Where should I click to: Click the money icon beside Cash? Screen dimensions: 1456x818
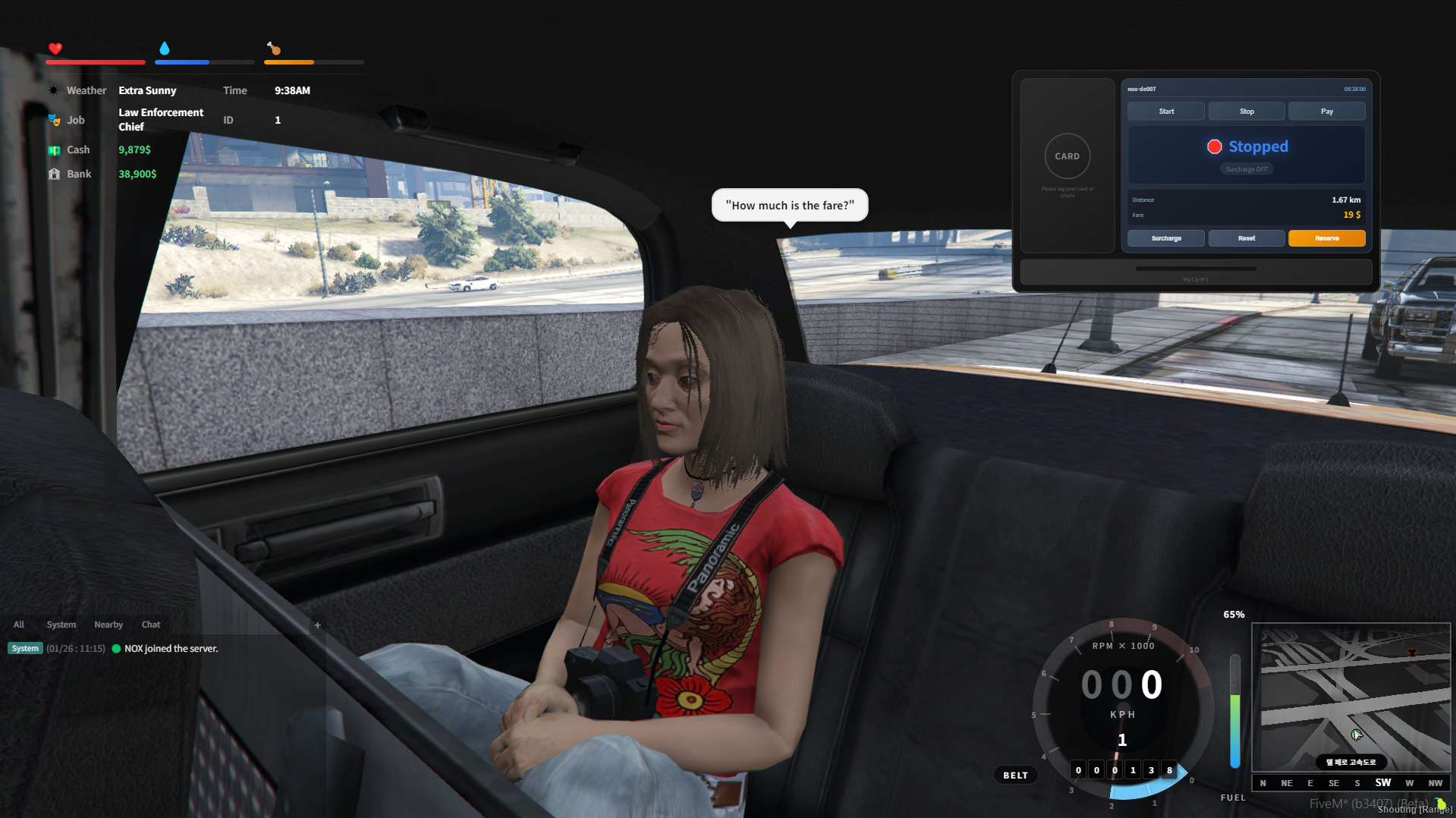[54, 149]
